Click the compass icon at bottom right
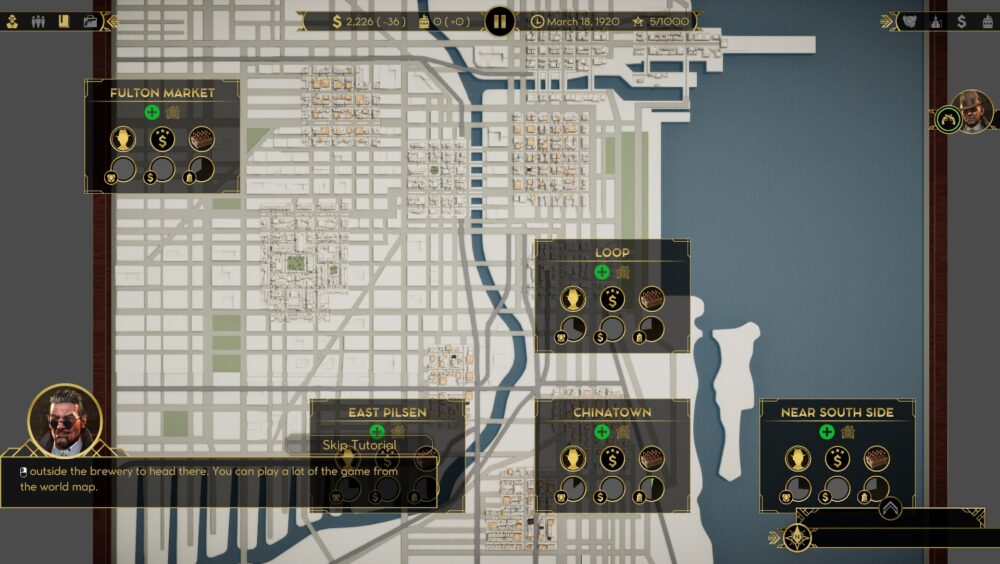Image resolution: width=1000 pixels, height=564 pixels. click(x=796, y=537)
